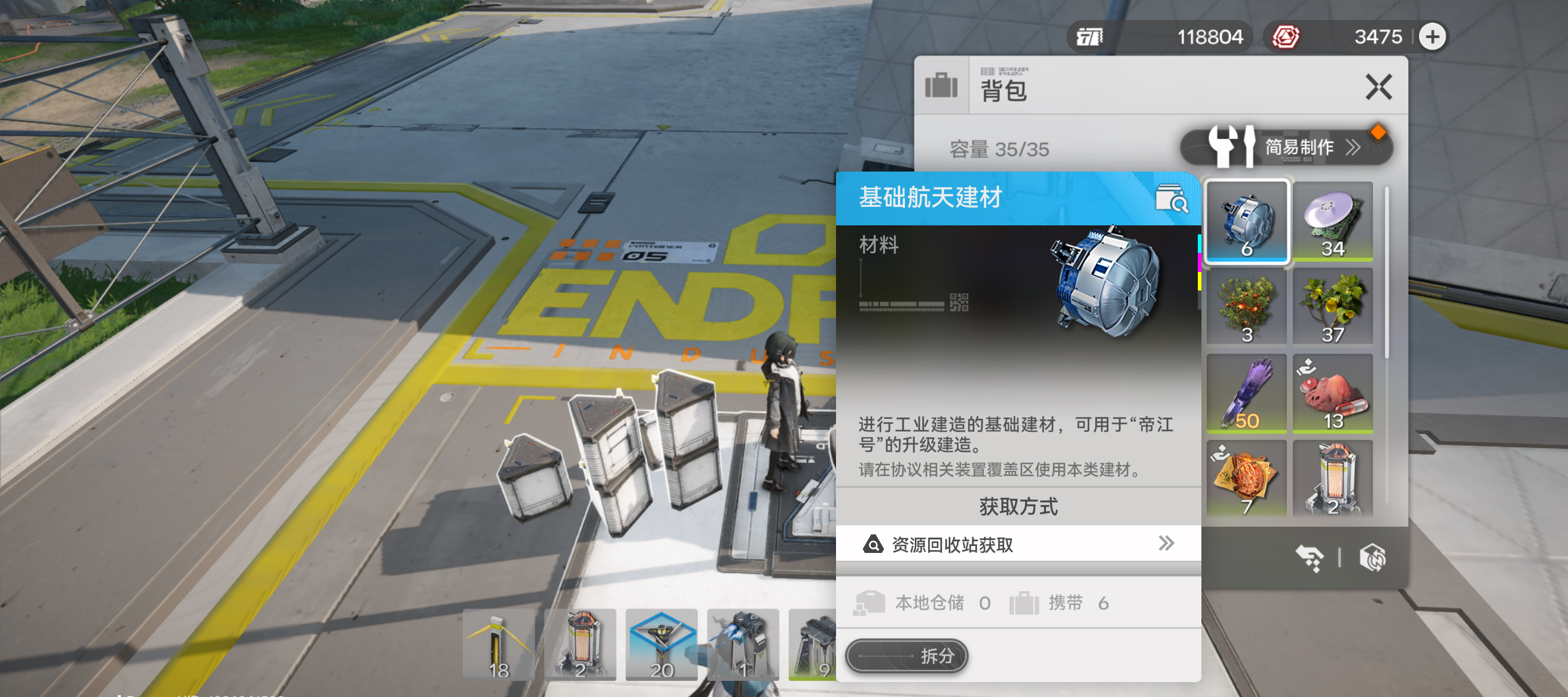
Task: Add more premium currency with plus button
Action: 1432,37
